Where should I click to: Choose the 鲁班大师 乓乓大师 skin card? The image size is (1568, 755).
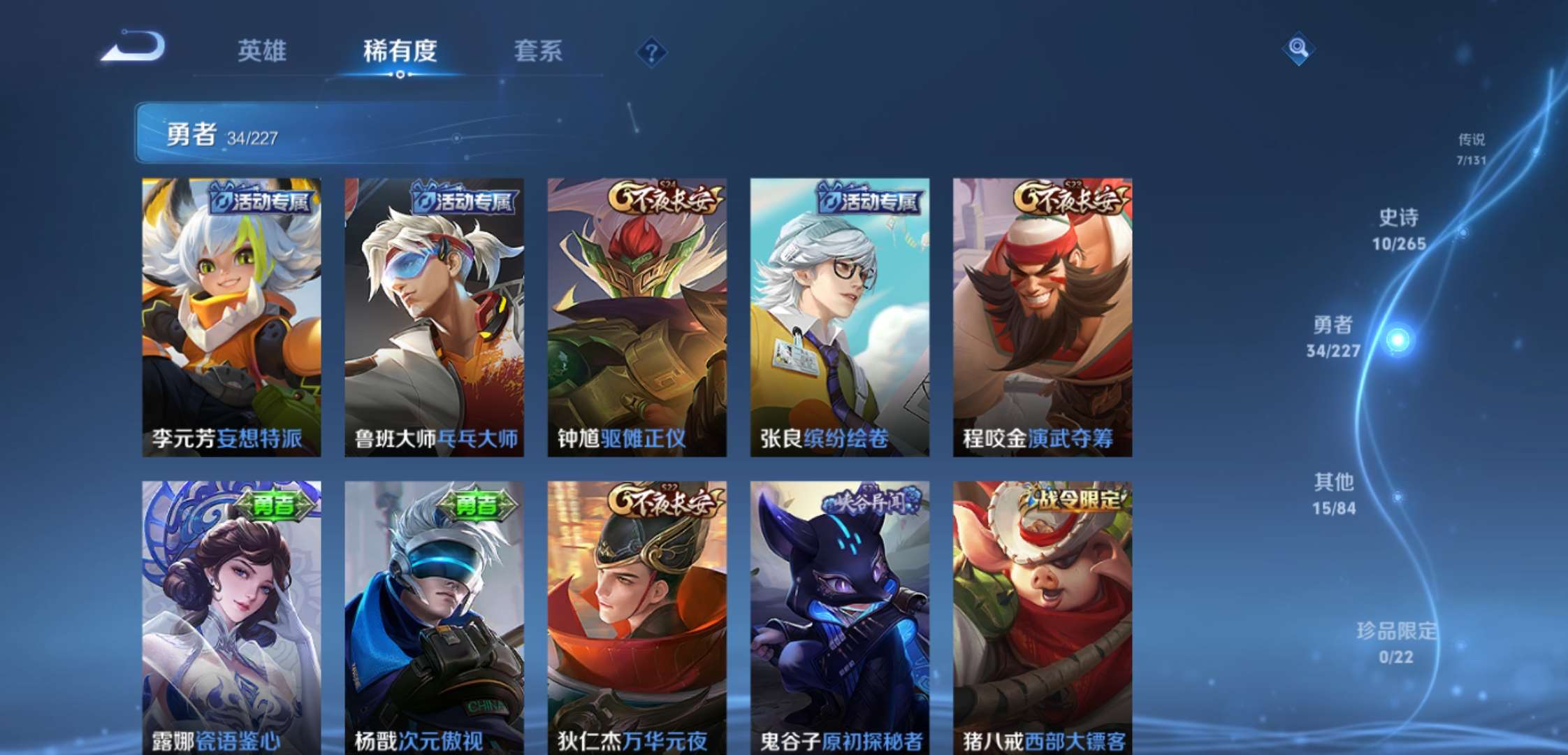click(x=434, y=317)
